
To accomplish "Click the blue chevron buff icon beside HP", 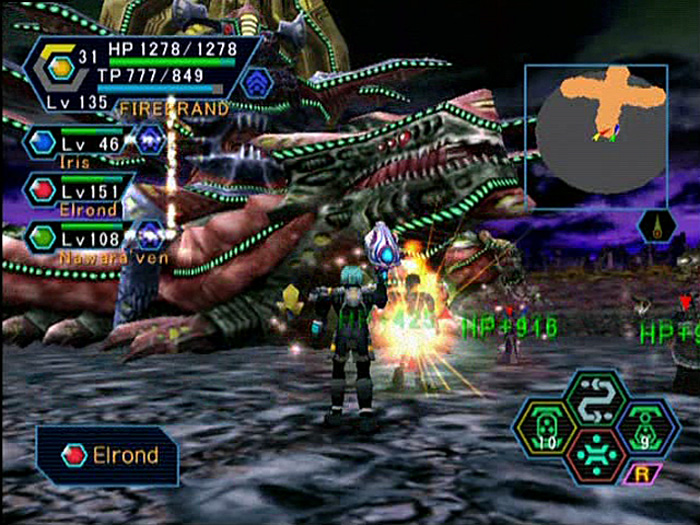I will (x=257, y=81).
